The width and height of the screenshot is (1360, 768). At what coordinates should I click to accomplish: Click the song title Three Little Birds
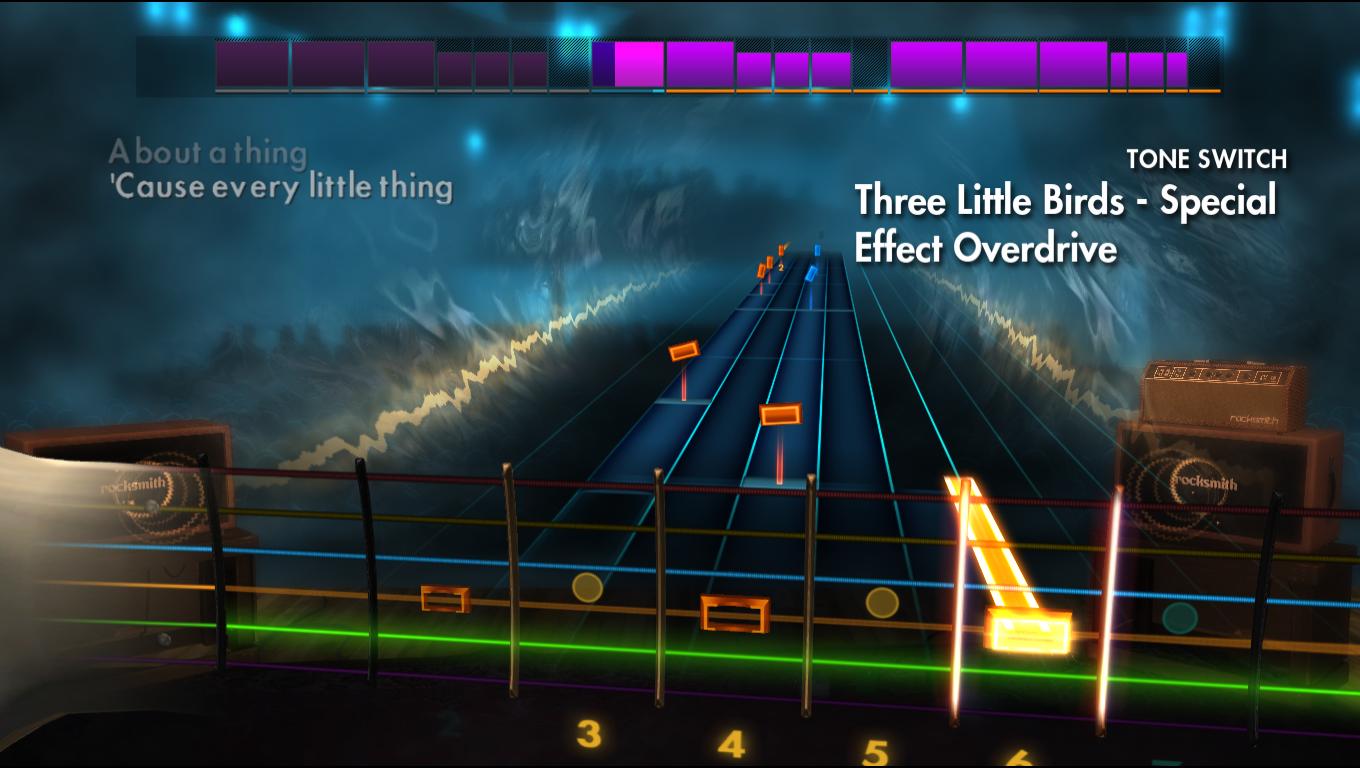(1065, 201)
